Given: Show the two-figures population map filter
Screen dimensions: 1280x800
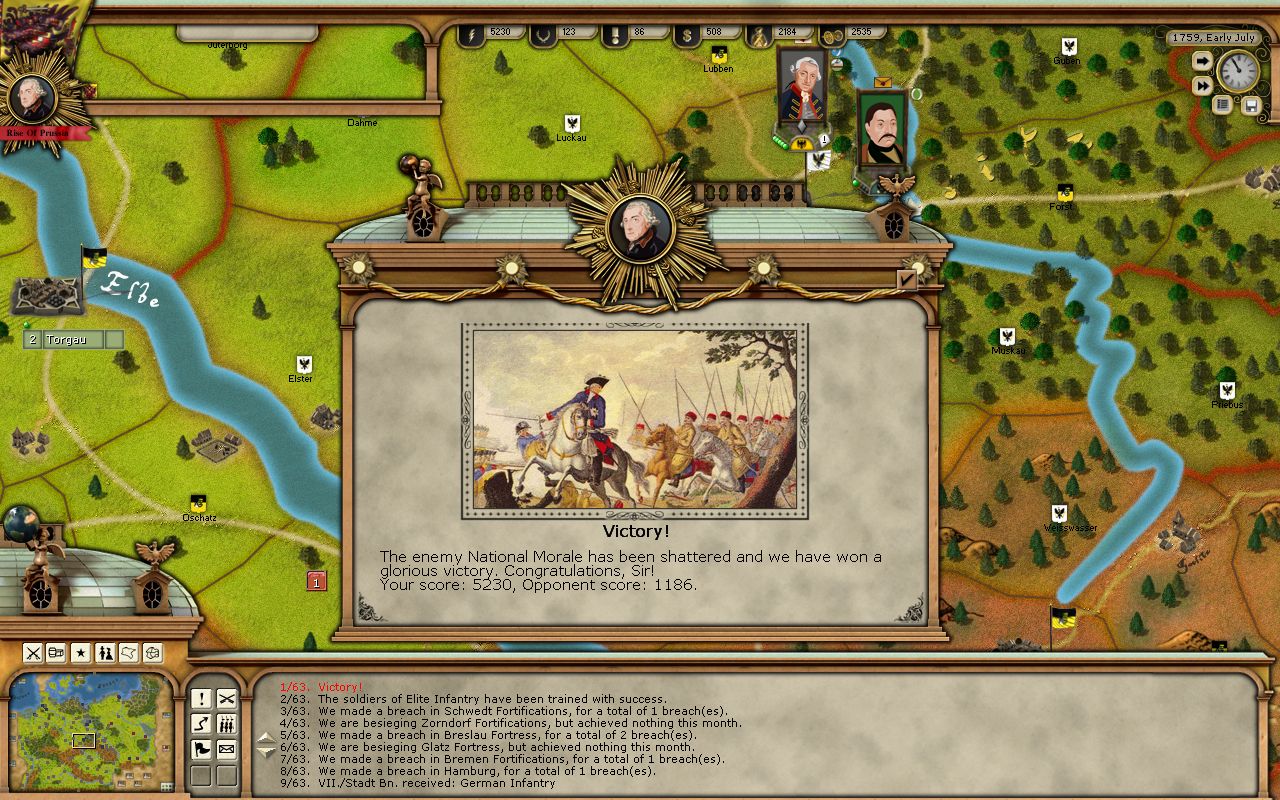Looking at the screenshot, I should [105, 653].
